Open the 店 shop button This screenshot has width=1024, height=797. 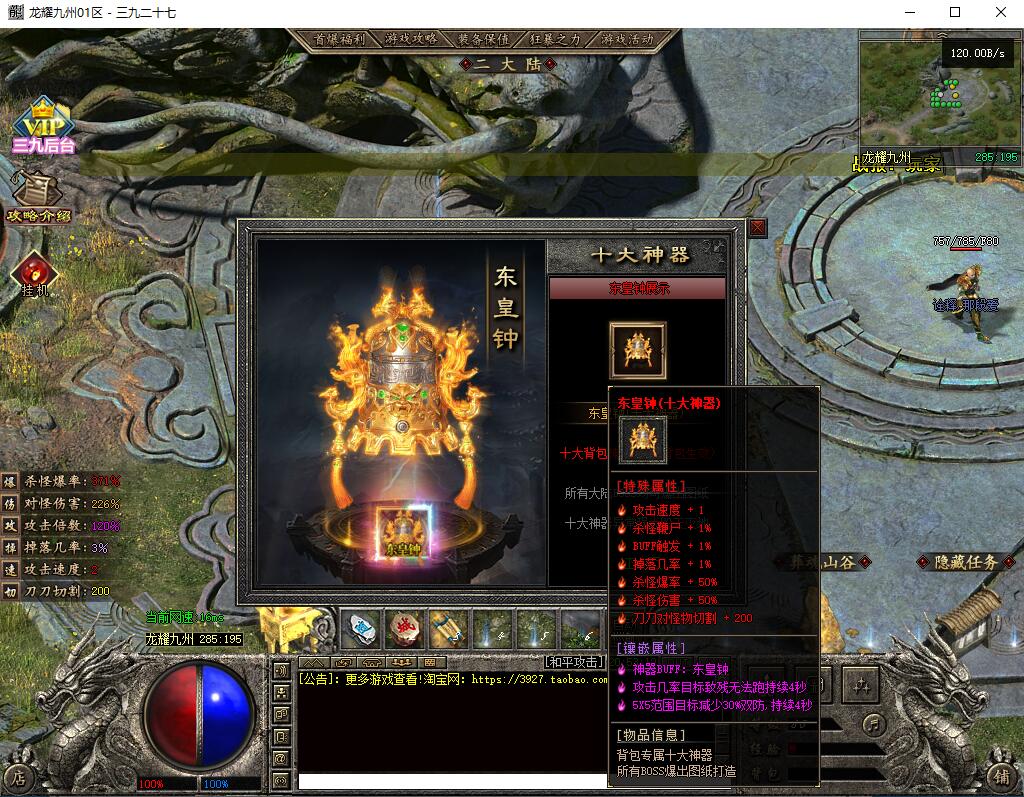click(19, 775)
